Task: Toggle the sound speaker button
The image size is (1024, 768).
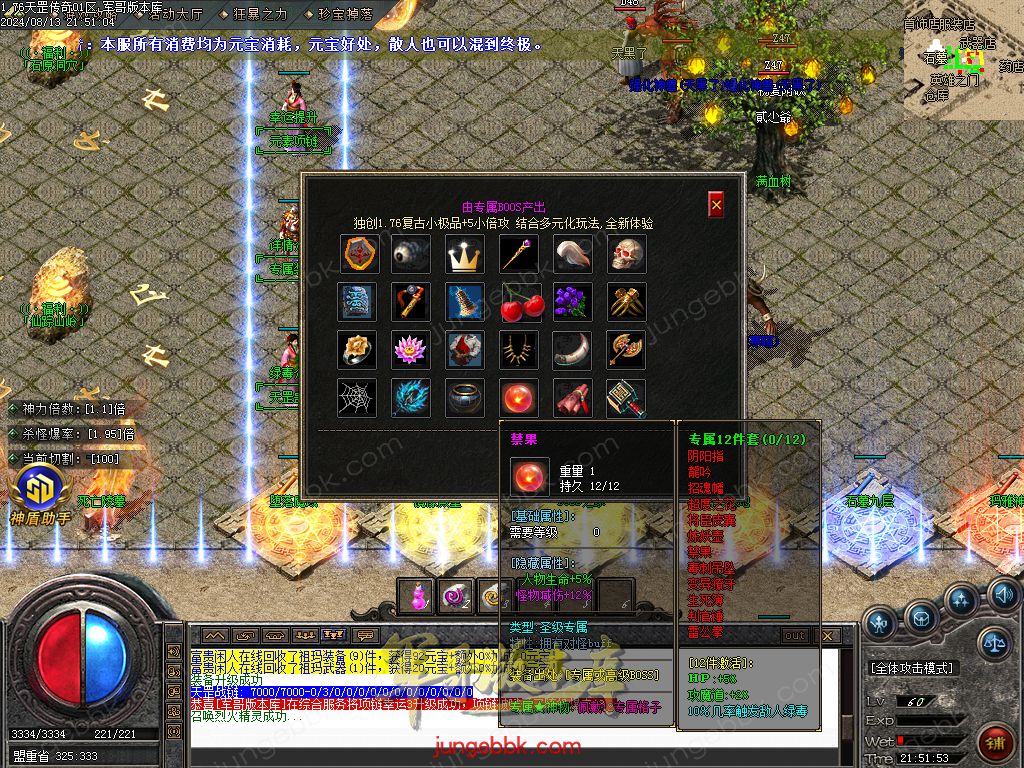Action: coord(1002,592)
